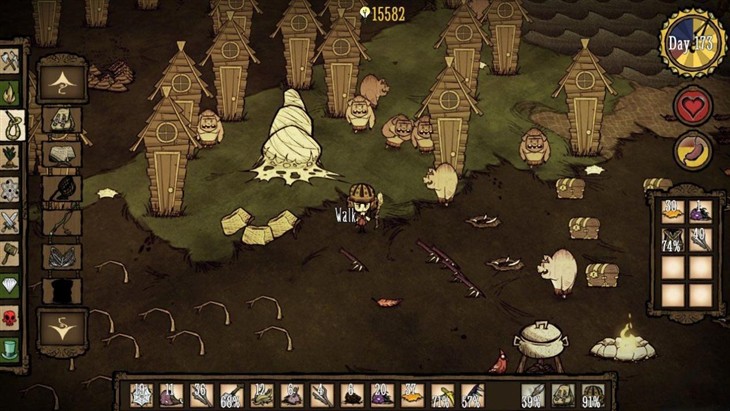730x411 pixels.
Task: Choose the purple item in the backpack
Action: click(700, 211)
